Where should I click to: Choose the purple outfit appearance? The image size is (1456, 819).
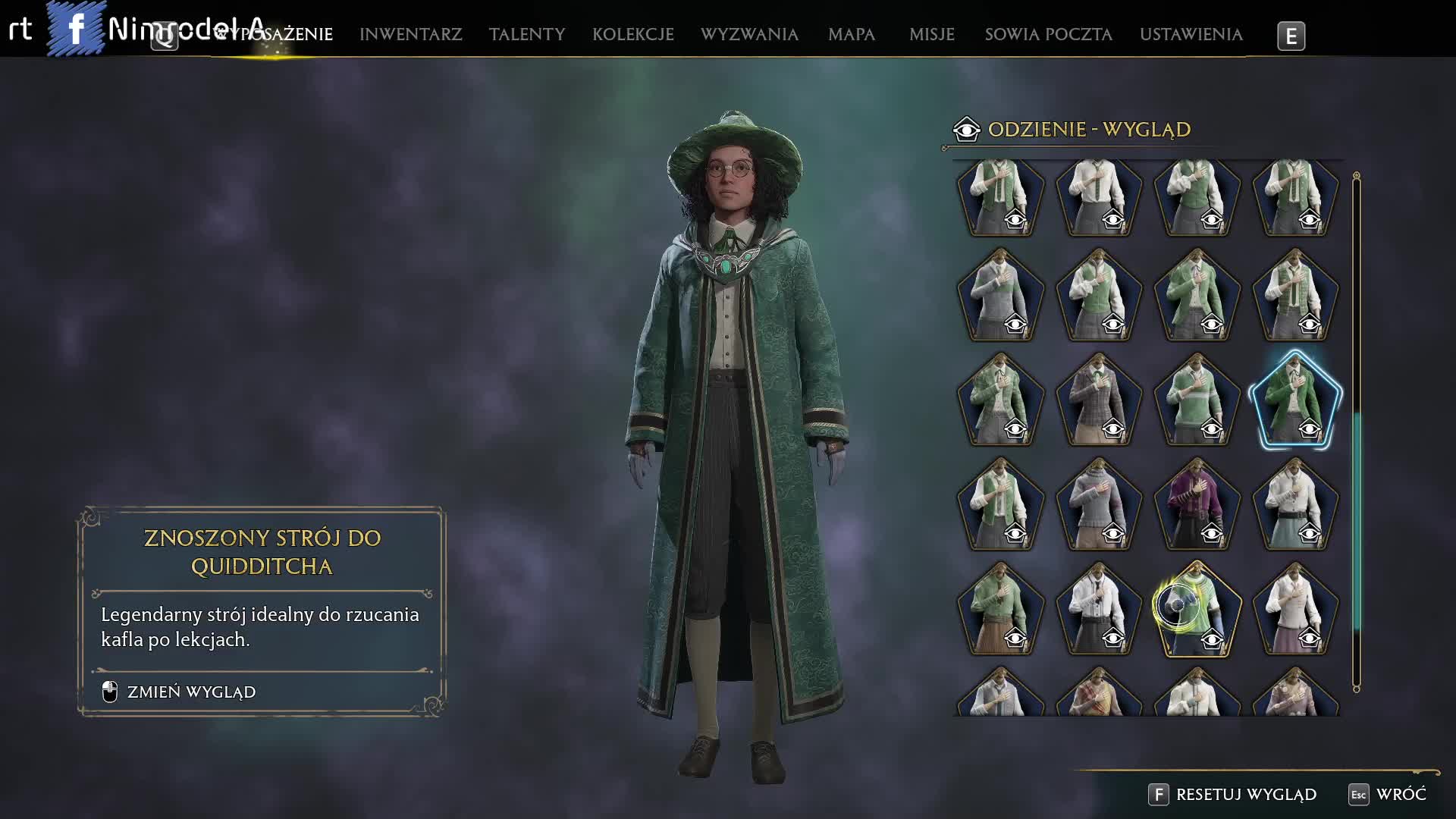[1197, 503]
